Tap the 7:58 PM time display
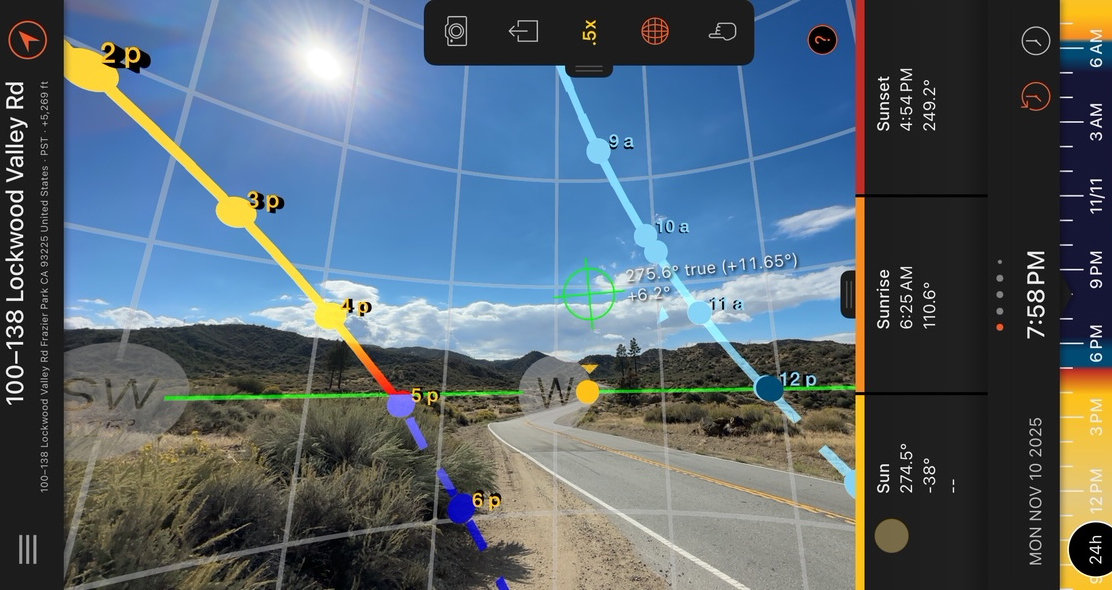This screenshot has height=590, width=1112. (x=1036, y=294)
